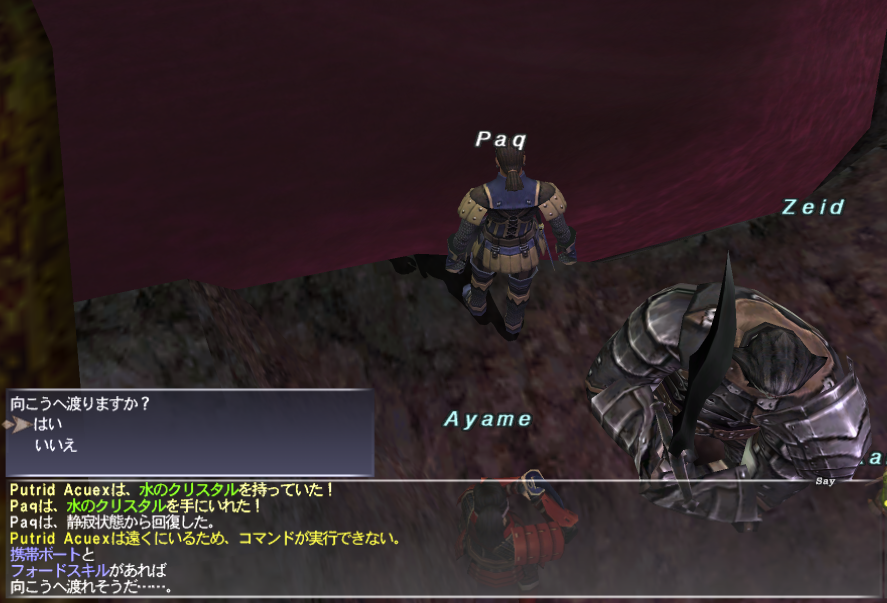Select いいえ to decline crossing
This screenshot has height=603, width=887.
pyautogui.click(x=55, y=444)
